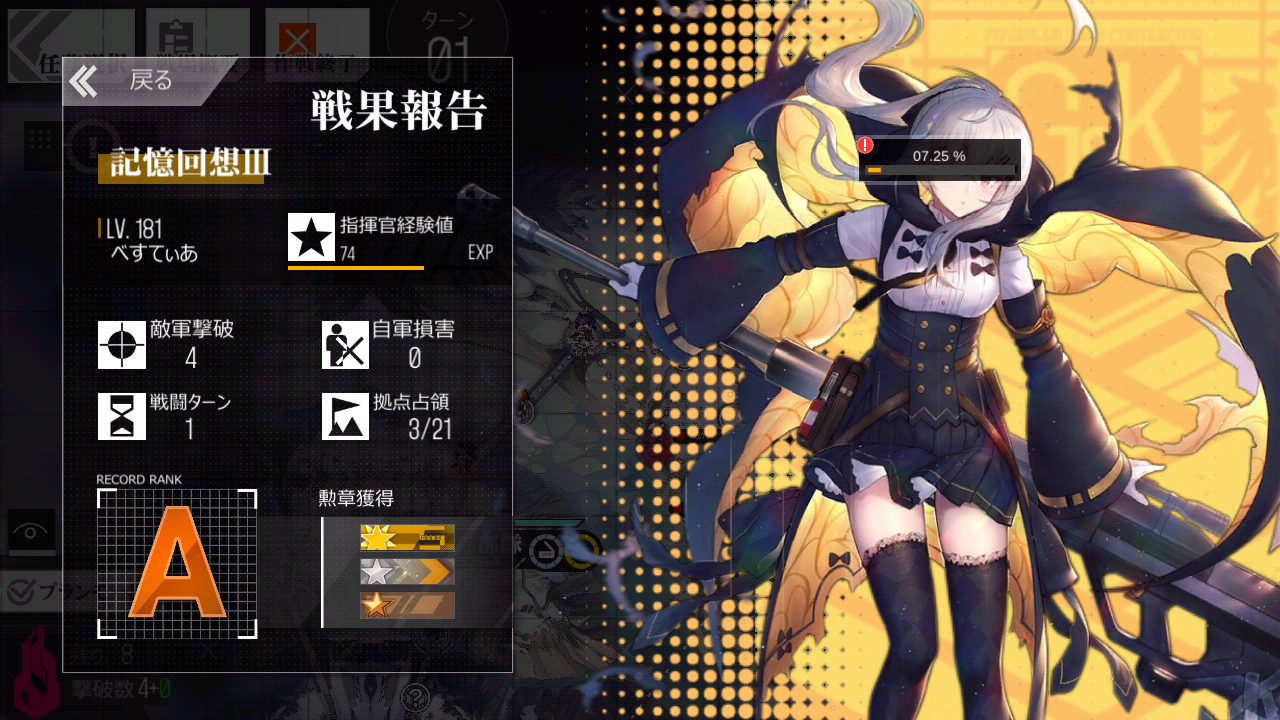Toggle the eye visibility icon in sidebar
This screenshot has width=1280, height=720.
pyautogui.click(x=29, y=531)
